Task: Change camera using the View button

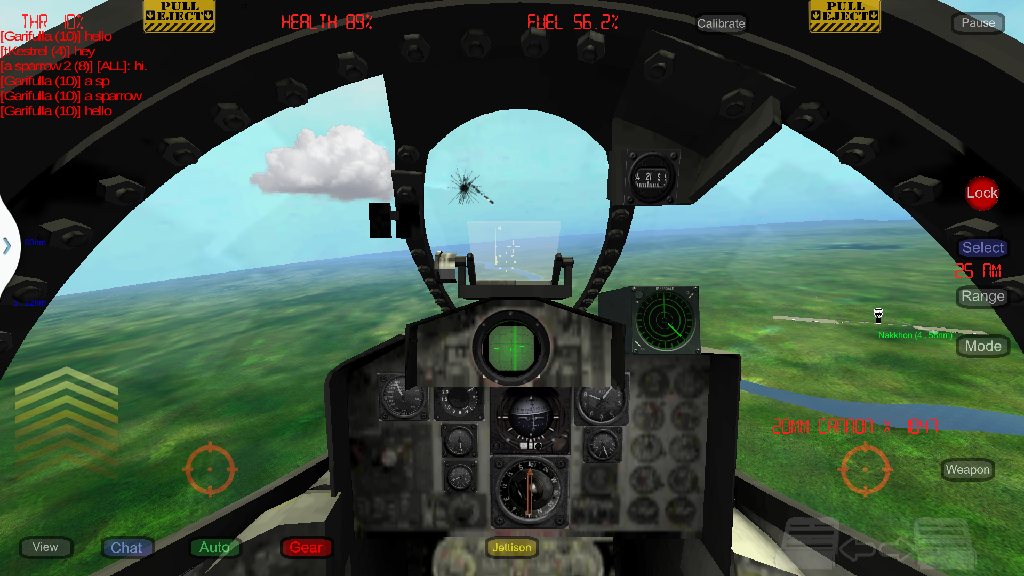Action: pyautogui.click(x=46, y=547)
